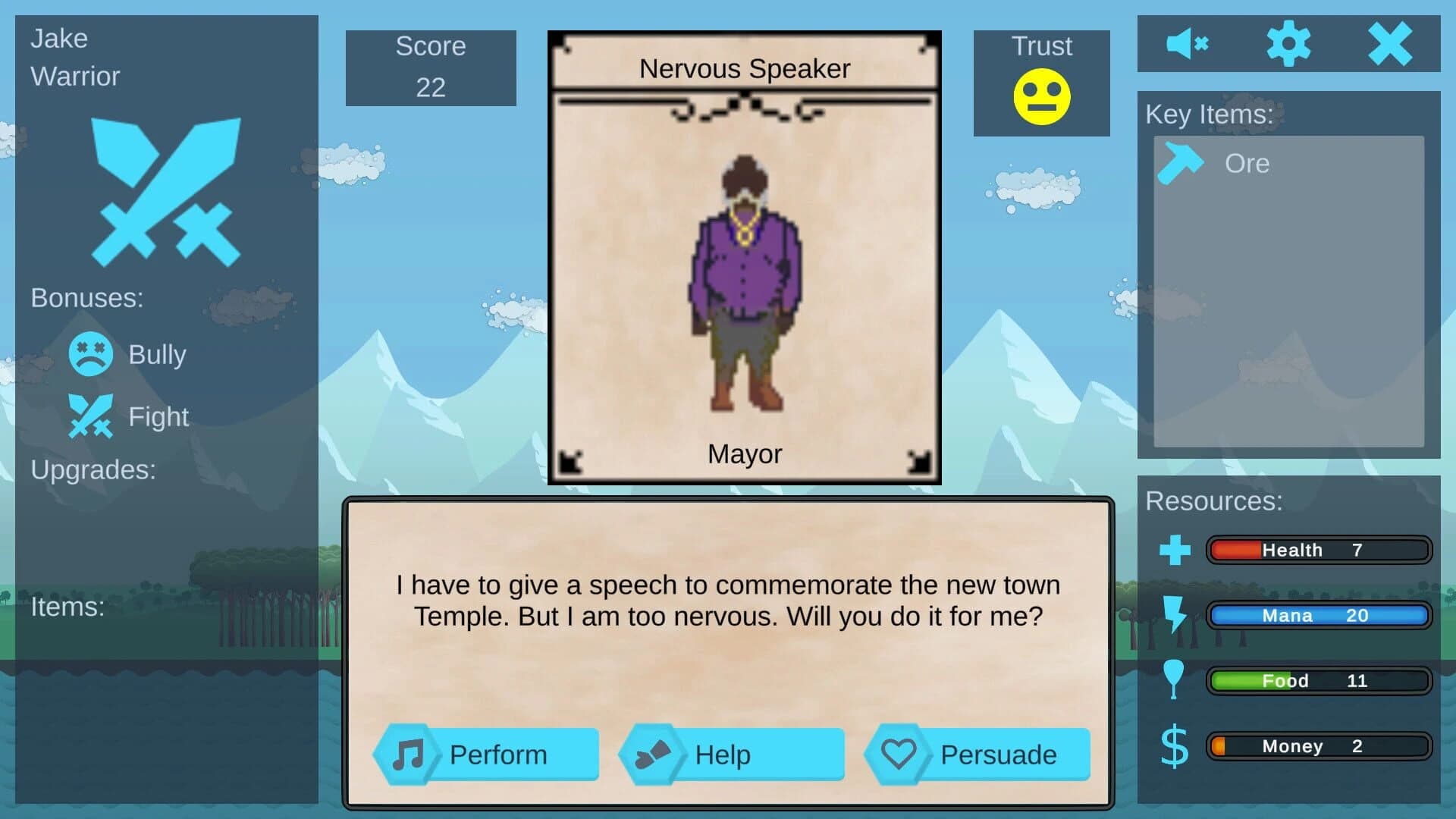Click the Help boot icon
This screenshot has width=1456, height=819.
[x=654, y=754]
